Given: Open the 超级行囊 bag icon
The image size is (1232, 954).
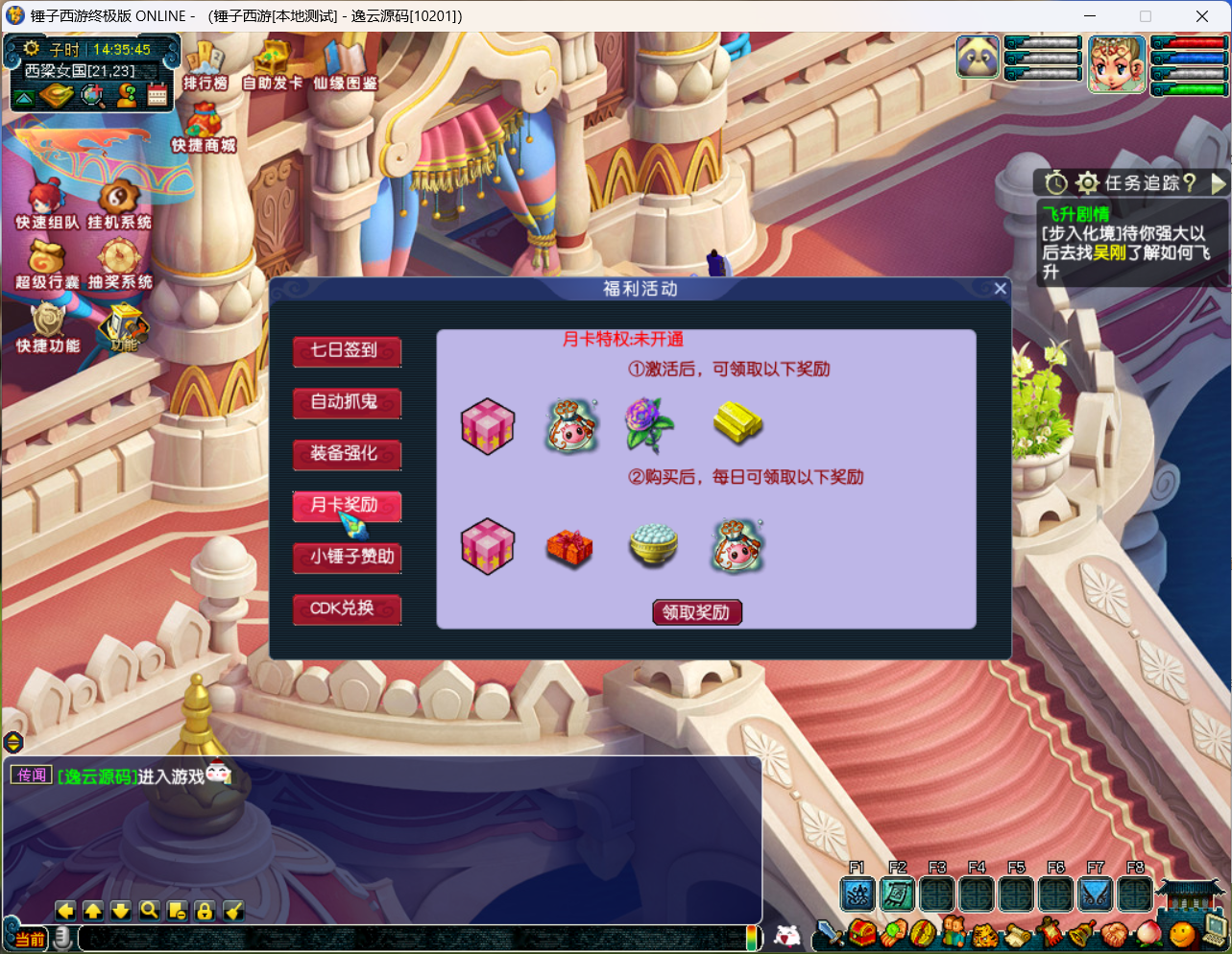Looking at the screenshot, I should pos(46,263).
